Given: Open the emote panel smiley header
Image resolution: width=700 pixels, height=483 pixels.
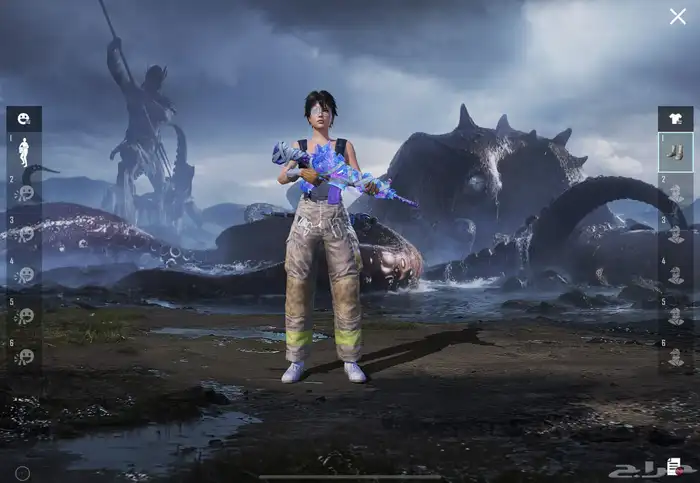Looking at the screenshot, I should [24, 119].
